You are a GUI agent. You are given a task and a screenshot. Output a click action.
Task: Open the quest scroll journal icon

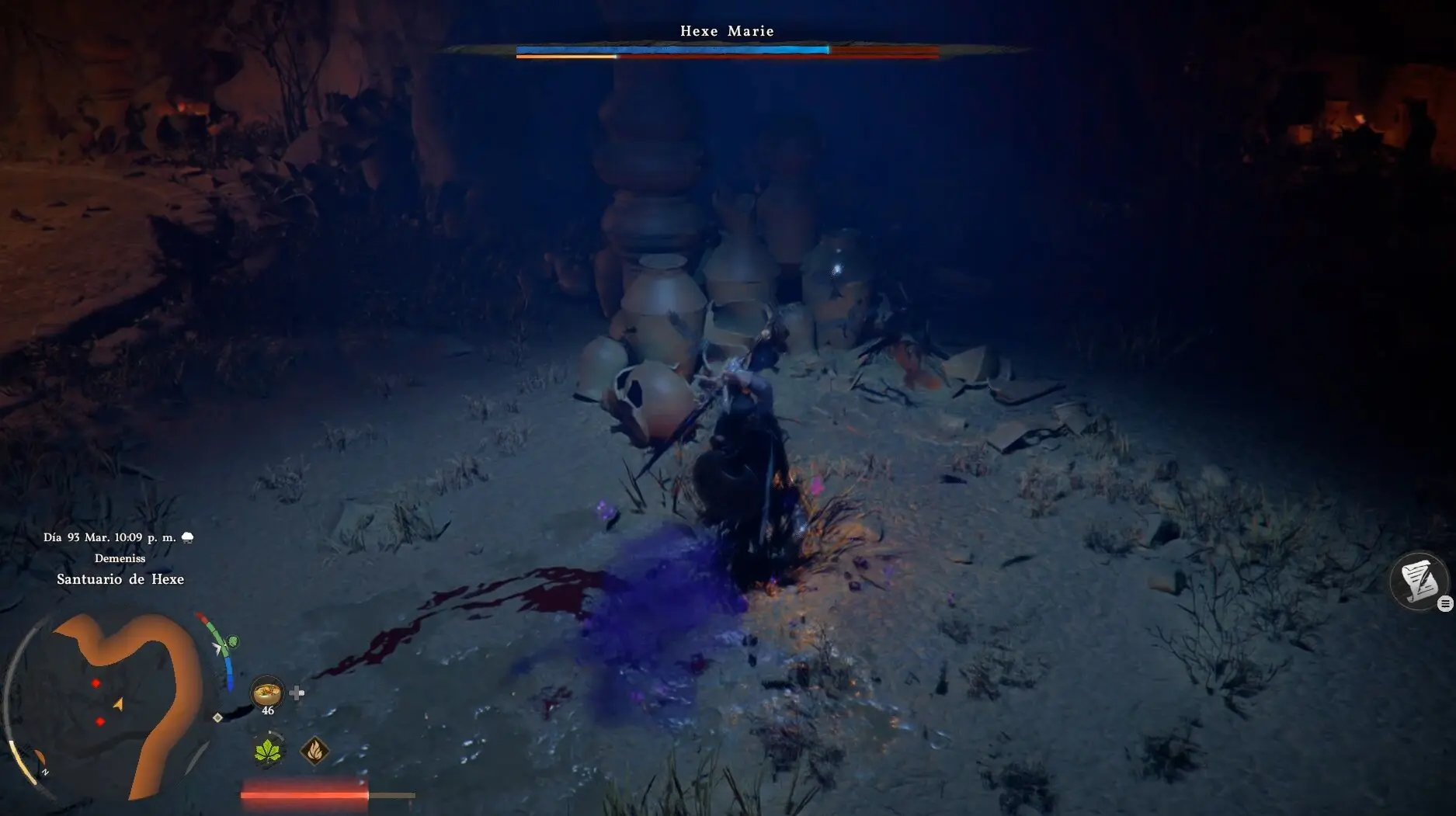coord(1418,581)
